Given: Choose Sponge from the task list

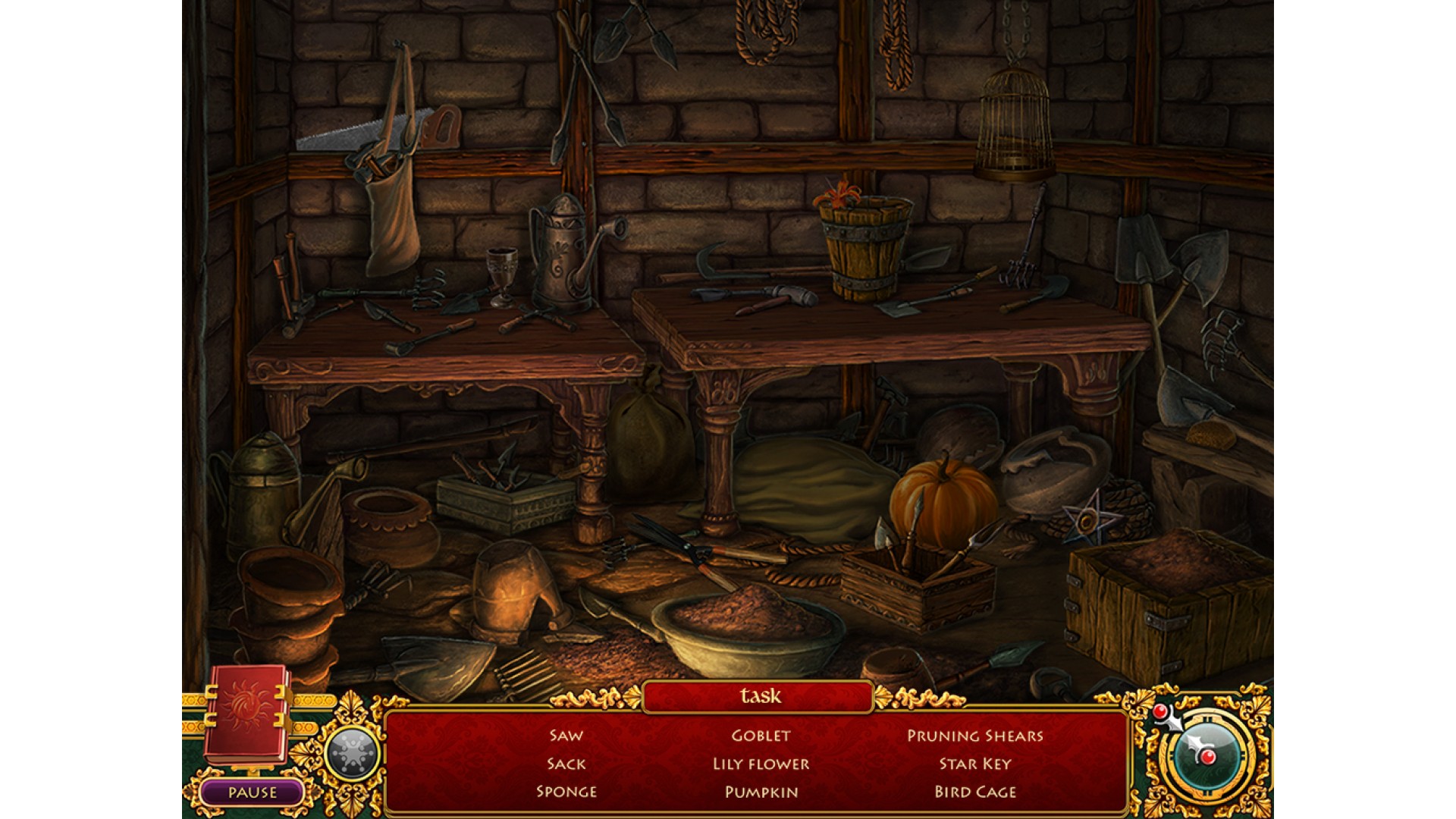Looking at the screenshot, I should [x=566, y=792].
